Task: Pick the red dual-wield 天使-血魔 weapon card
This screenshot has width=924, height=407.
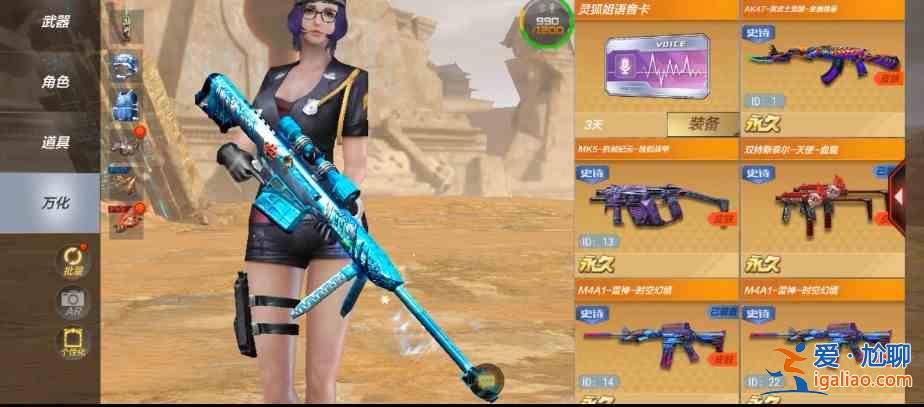Action: point(820,212)
